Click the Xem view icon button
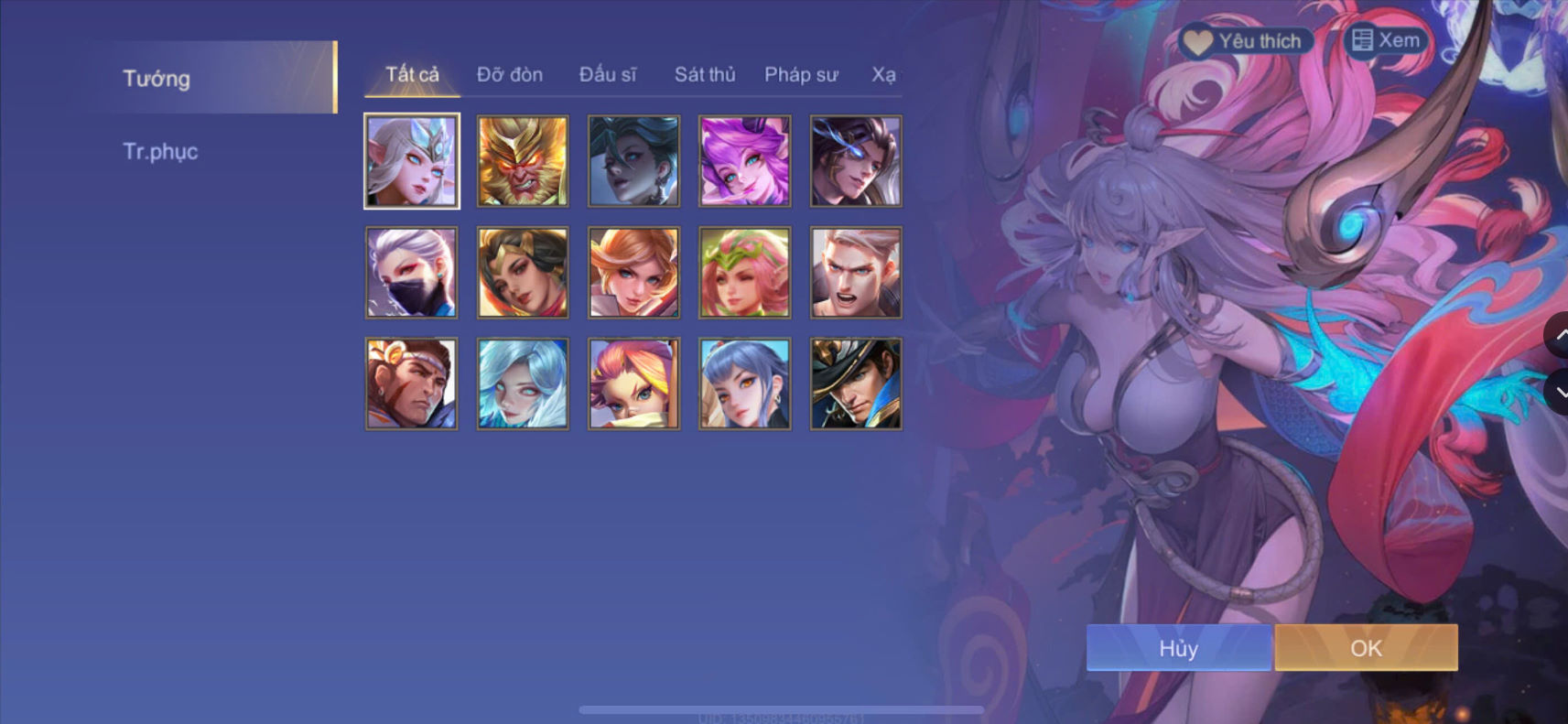The height and width of the screenshot is (724, 1568). (x=1384, y=40)
